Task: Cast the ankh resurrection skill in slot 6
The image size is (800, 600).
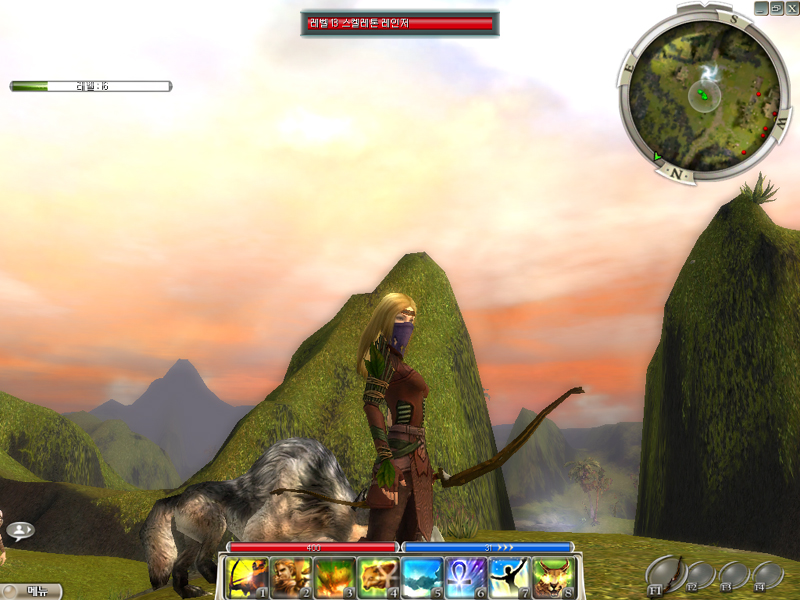Action: 464,577
